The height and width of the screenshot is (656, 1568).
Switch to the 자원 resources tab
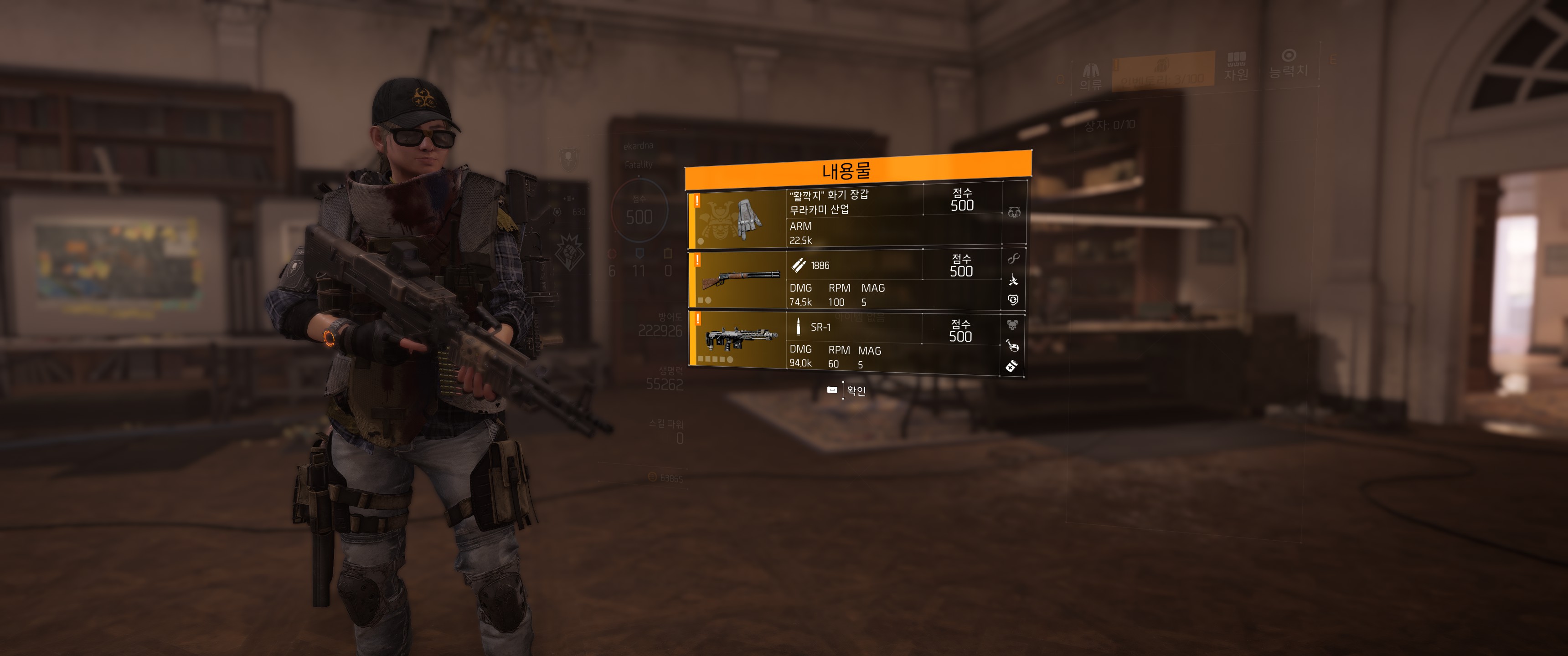coord(1236,67)
